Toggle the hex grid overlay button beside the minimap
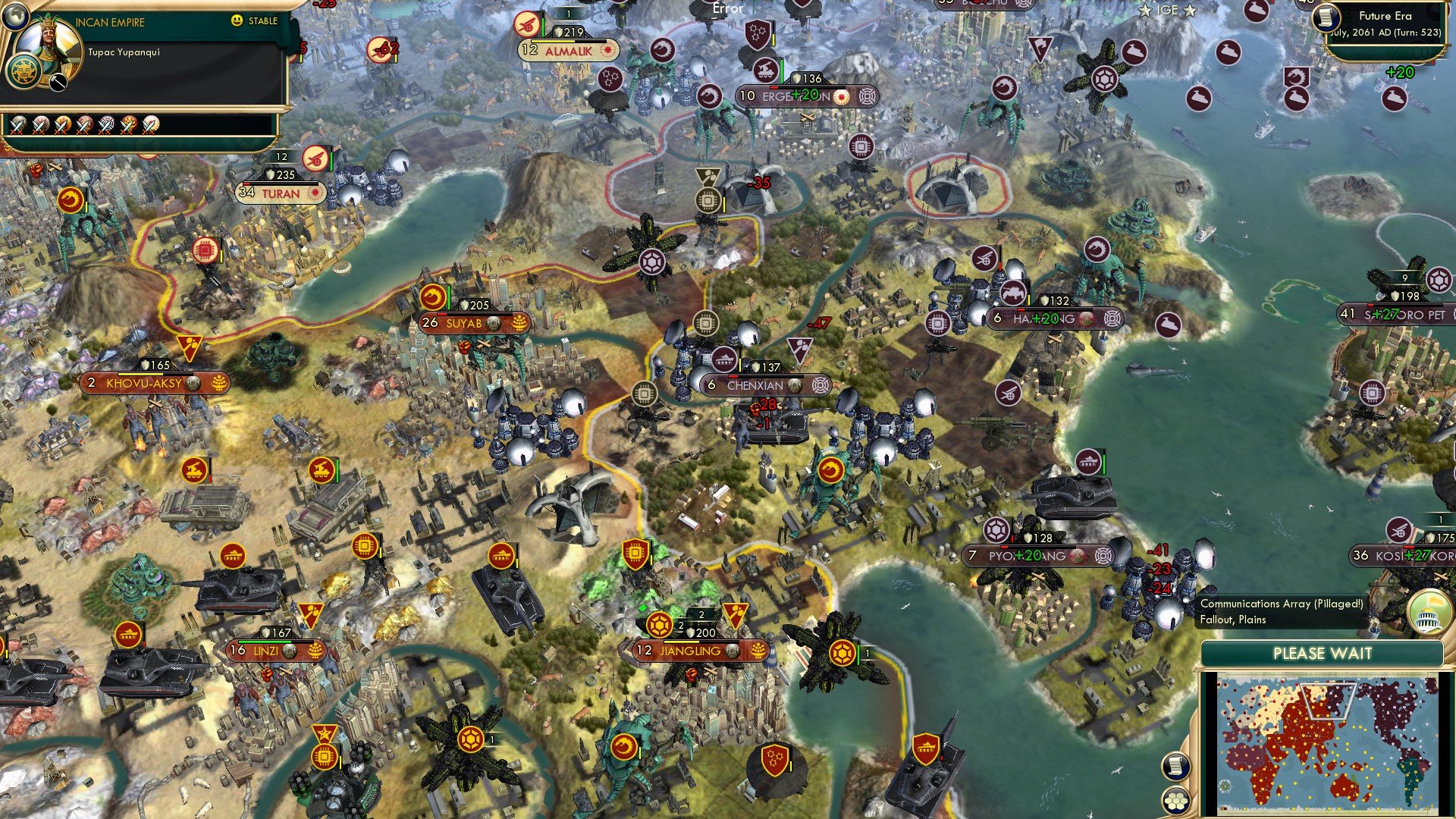This screenshot has height=819, width=1456. point(1177,801)
